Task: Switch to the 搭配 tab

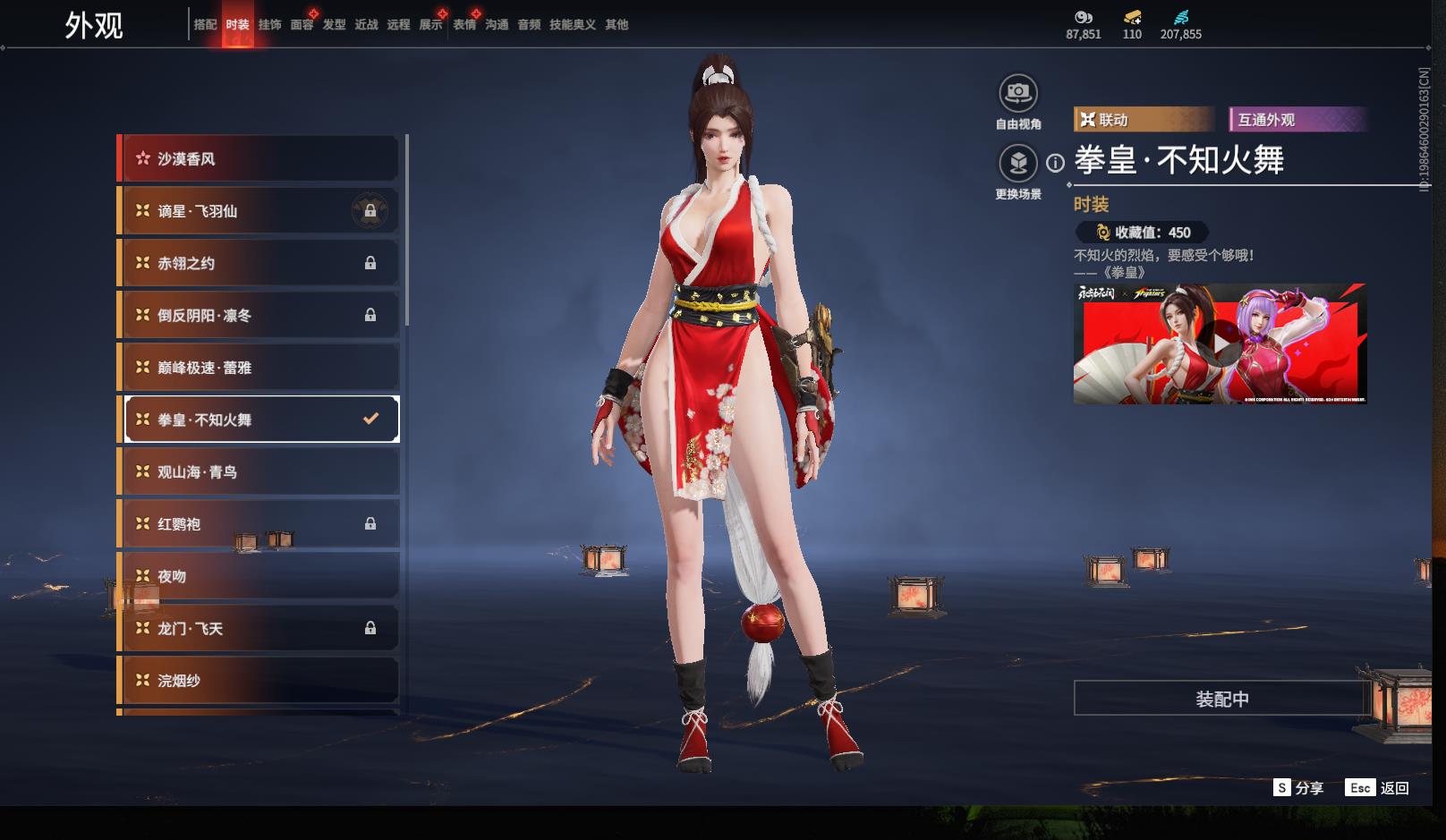Action: point(205,25)
